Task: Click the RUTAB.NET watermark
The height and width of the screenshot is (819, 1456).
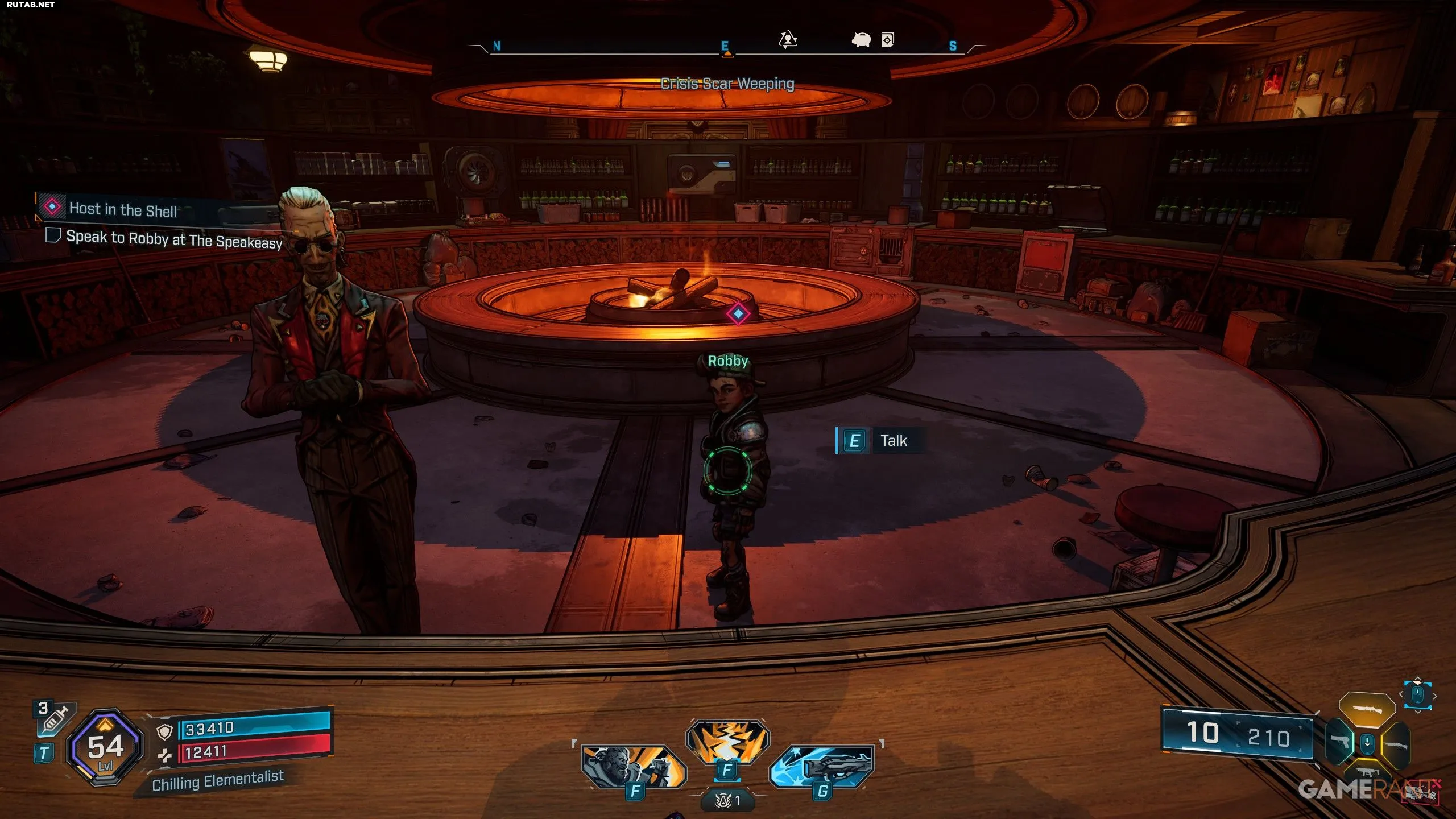Action: pos(31,5)
